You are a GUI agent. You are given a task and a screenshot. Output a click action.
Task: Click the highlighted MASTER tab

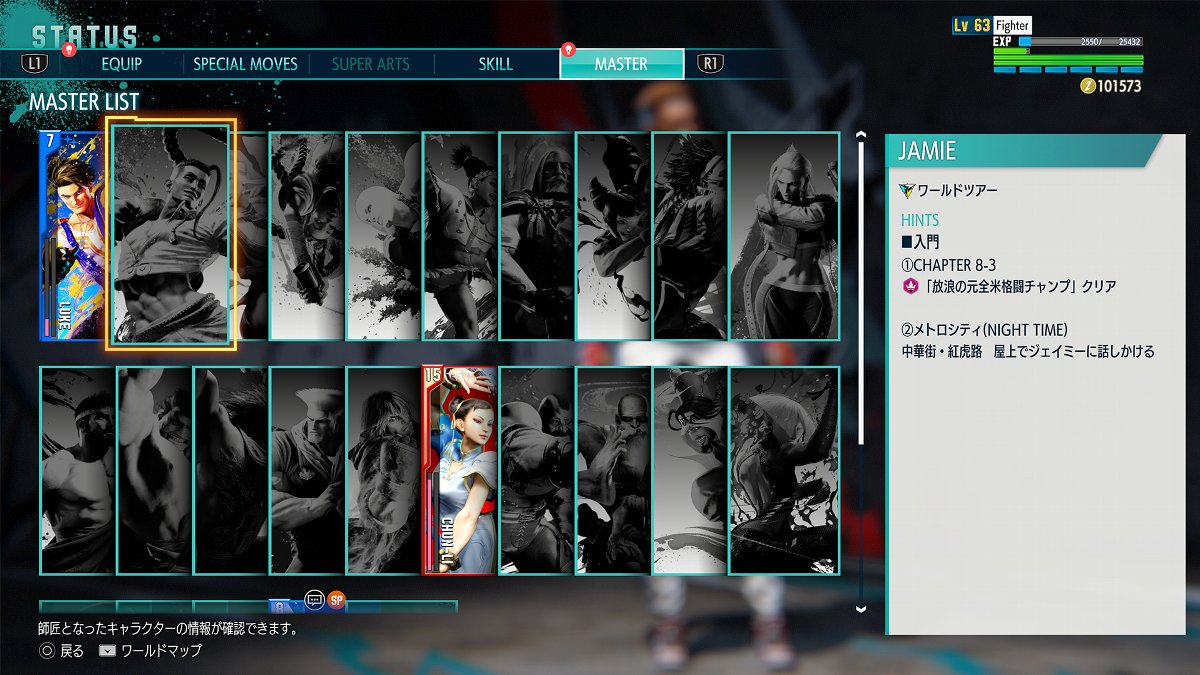[621, 64]
